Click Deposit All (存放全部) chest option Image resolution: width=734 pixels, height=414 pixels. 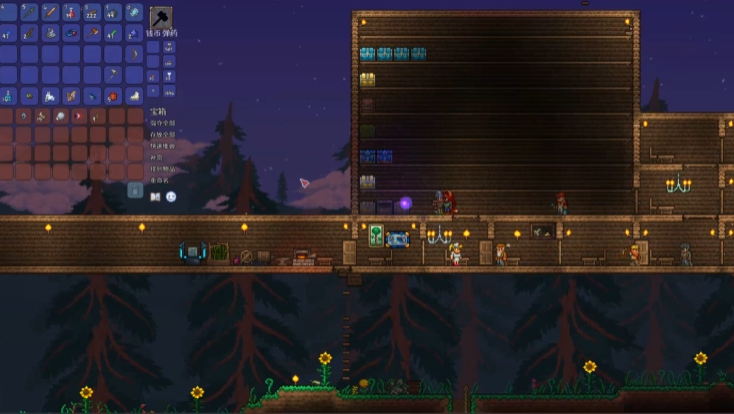(162, 134)
